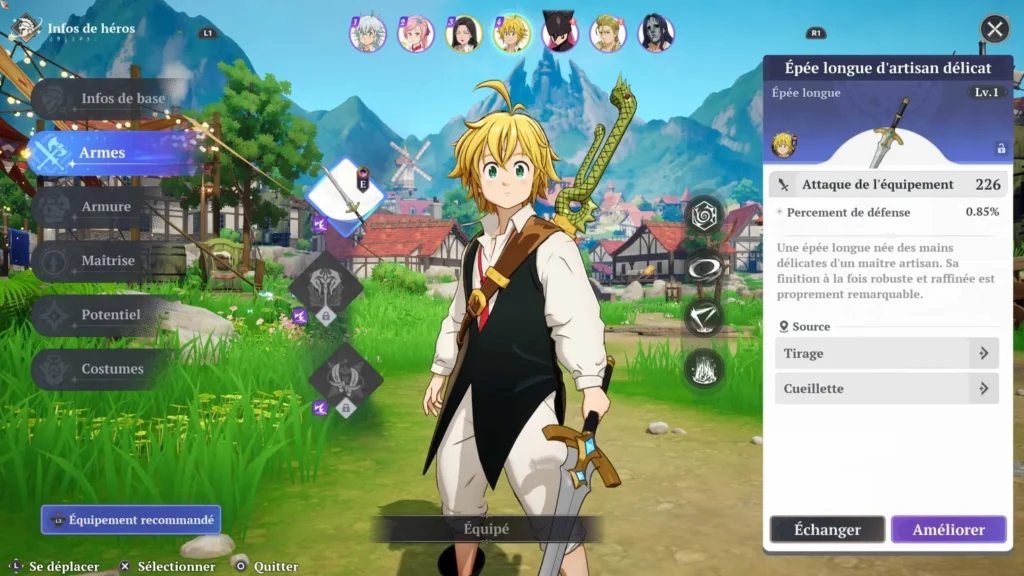
Task: Select the locked dual blades weapon slot
Action: coord(345,380)
